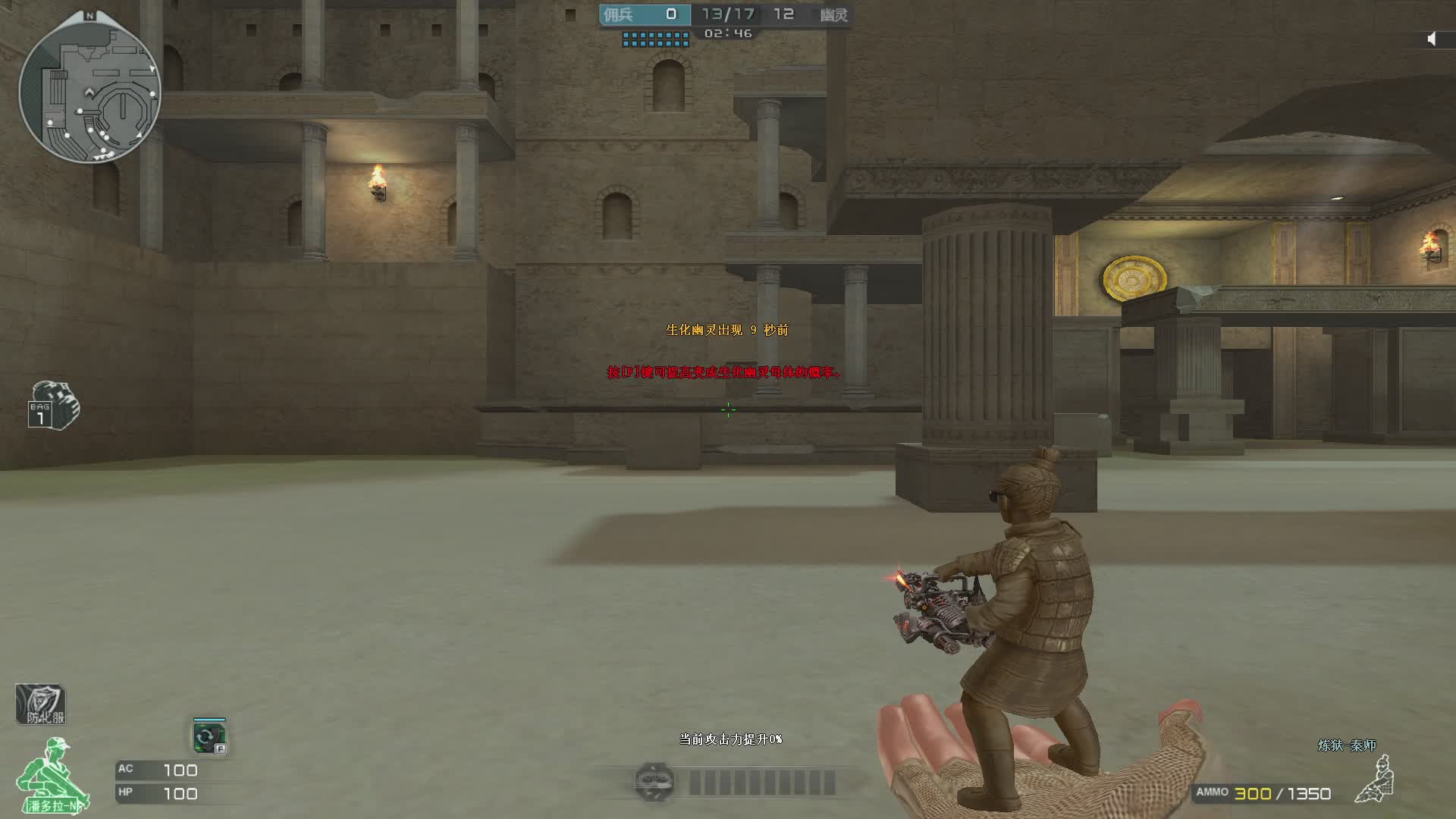The image size is (1456, 819).
Task: Activate the protective suit skill icon
Action: click(41, 704)
